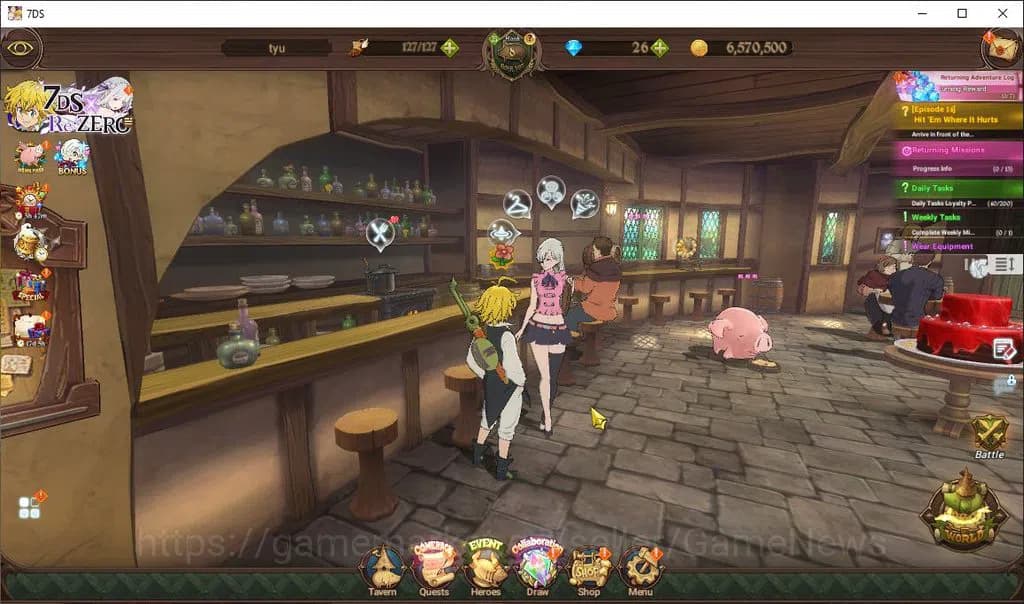Start a Battle with crossed swords icon
The width and height of the screenshot is (1024, 604).
pos(989,434)
